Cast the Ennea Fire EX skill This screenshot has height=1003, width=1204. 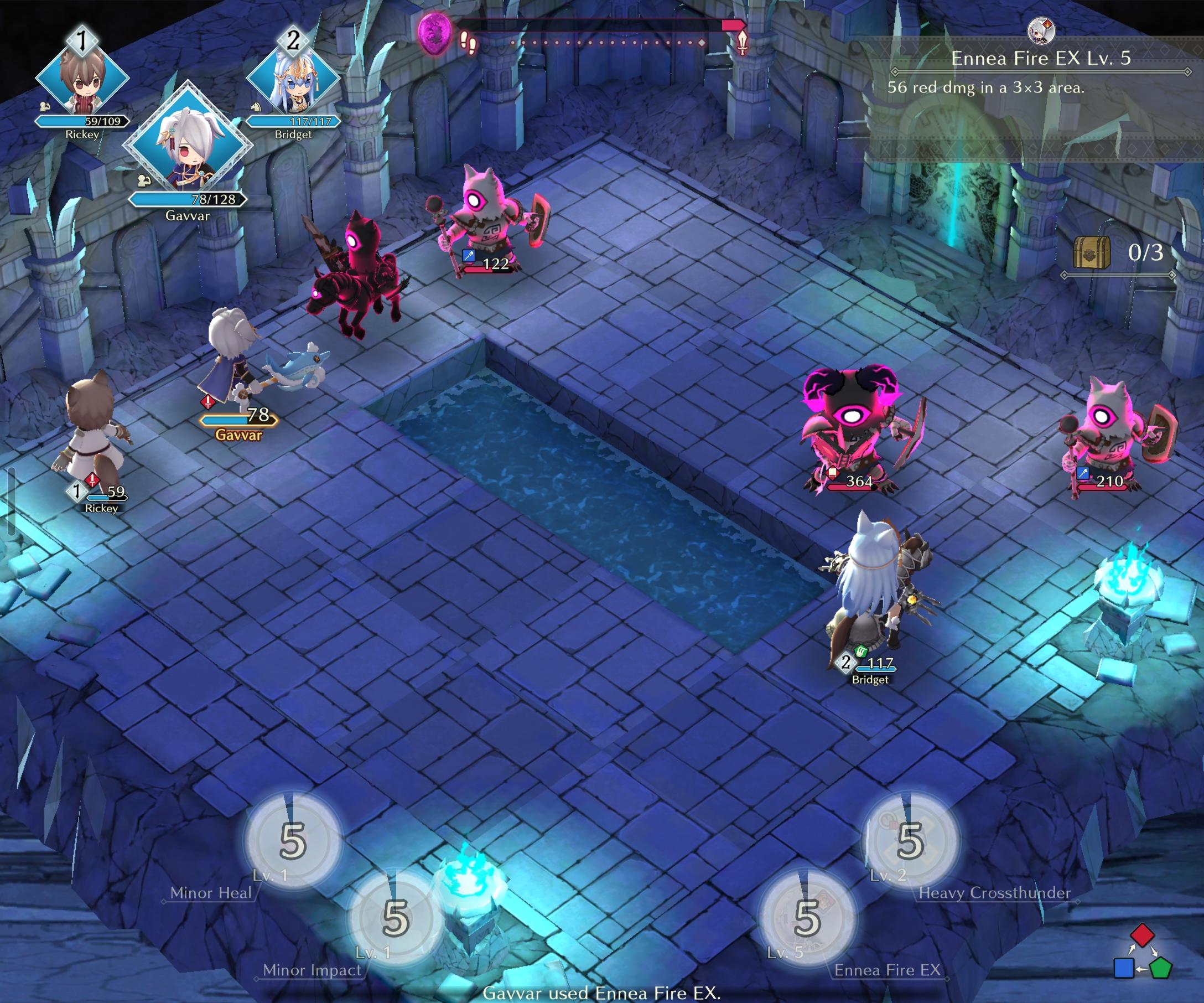pyautogui.click(x=807, y=918)
